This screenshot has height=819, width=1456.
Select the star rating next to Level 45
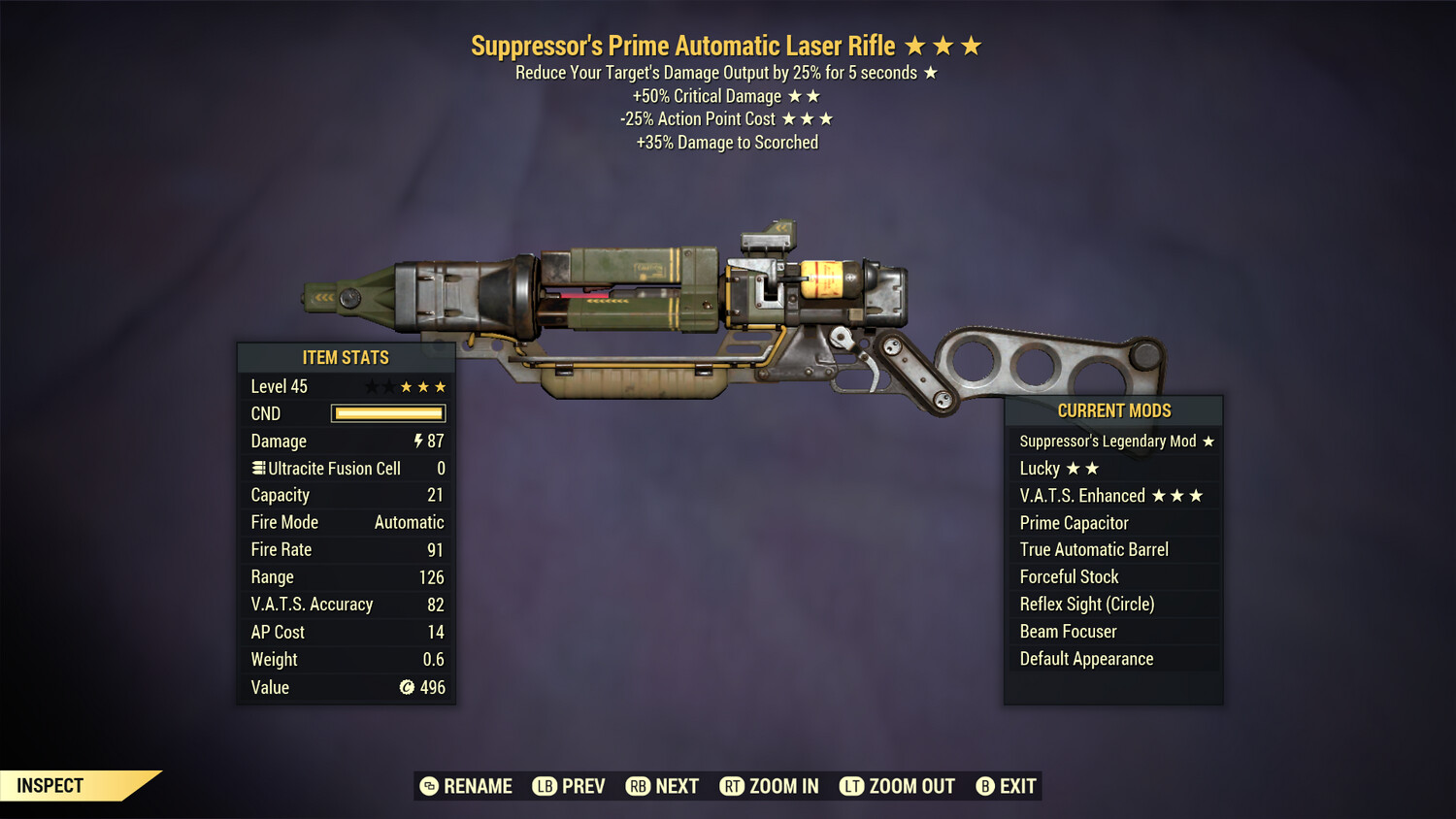pyautogui.click(x=407, y=386)
